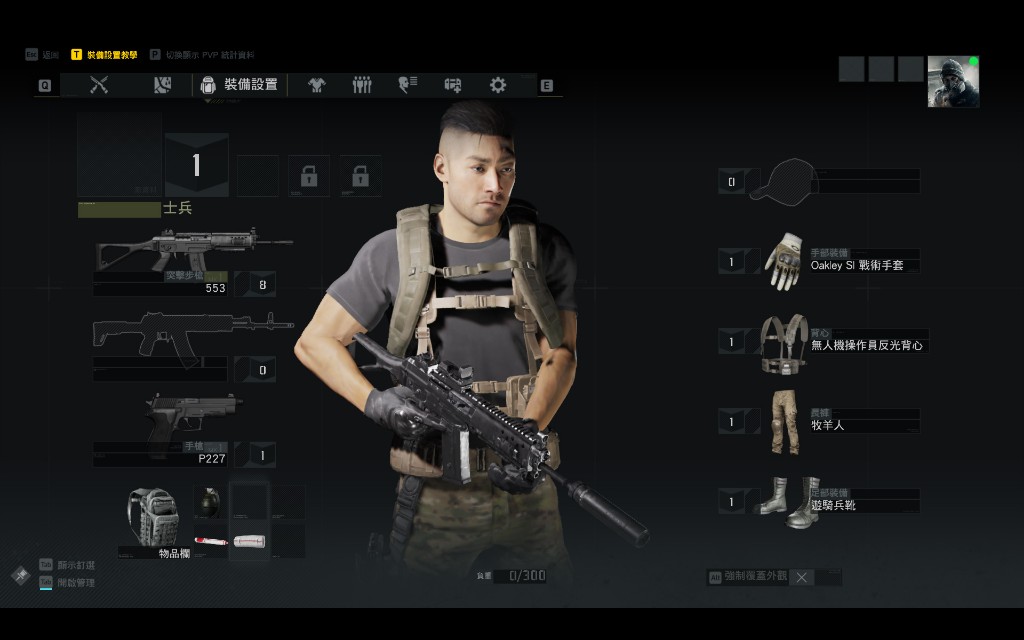Open the vest slot 無人機操作員反光背心
The height and width of the screenshot is (640, 1024).
(x=783, y=342)
